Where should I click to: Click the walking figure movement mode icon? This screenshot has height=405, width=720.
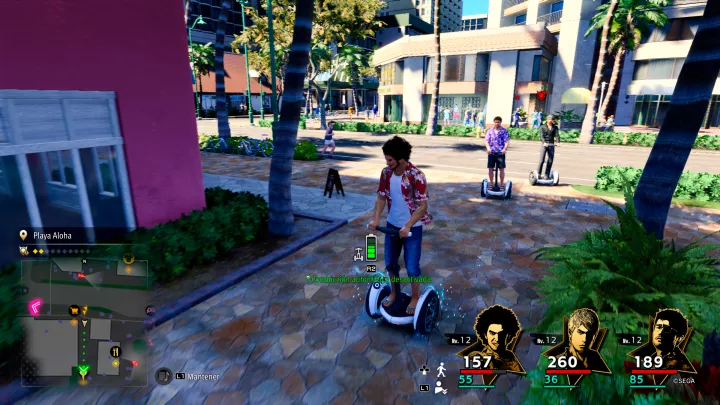tap(440, 370)
